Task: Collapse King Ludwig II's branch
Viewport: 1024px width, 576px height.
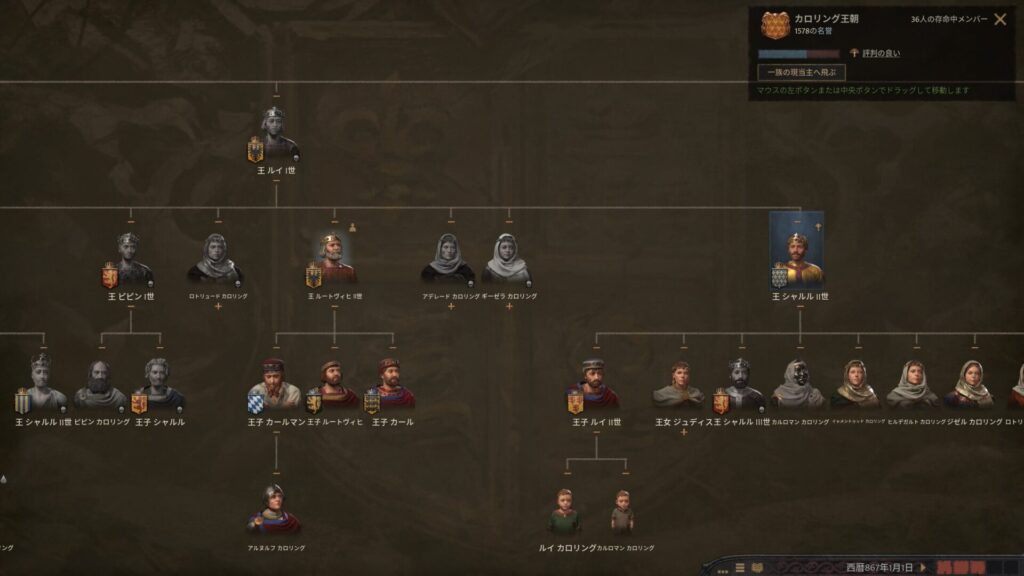Action: click(x=334, y=306)
